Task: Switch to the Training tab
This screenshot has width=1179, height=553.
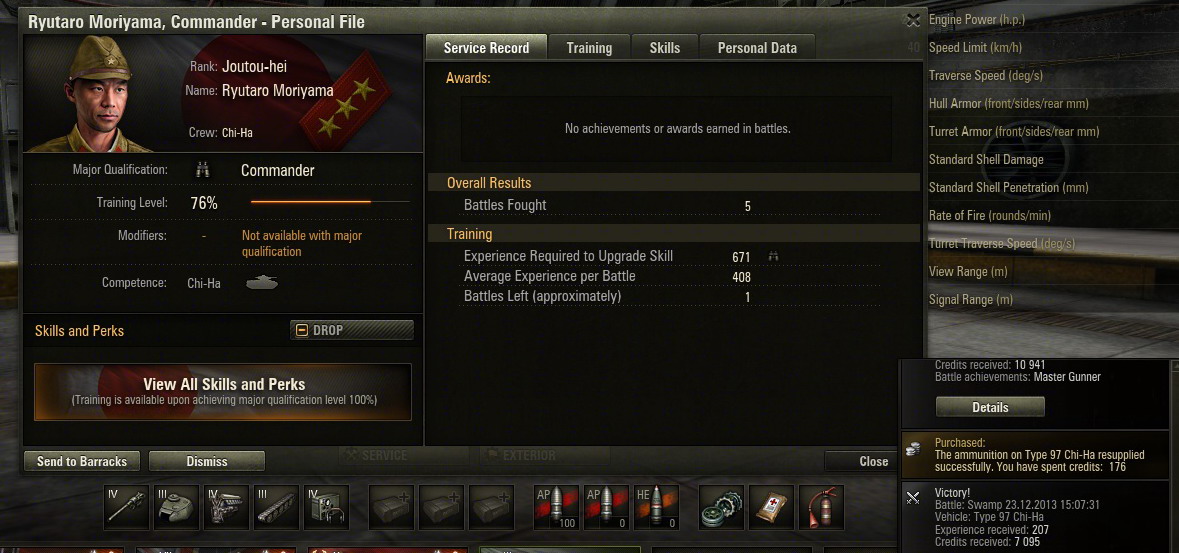Action: (589, 47)
